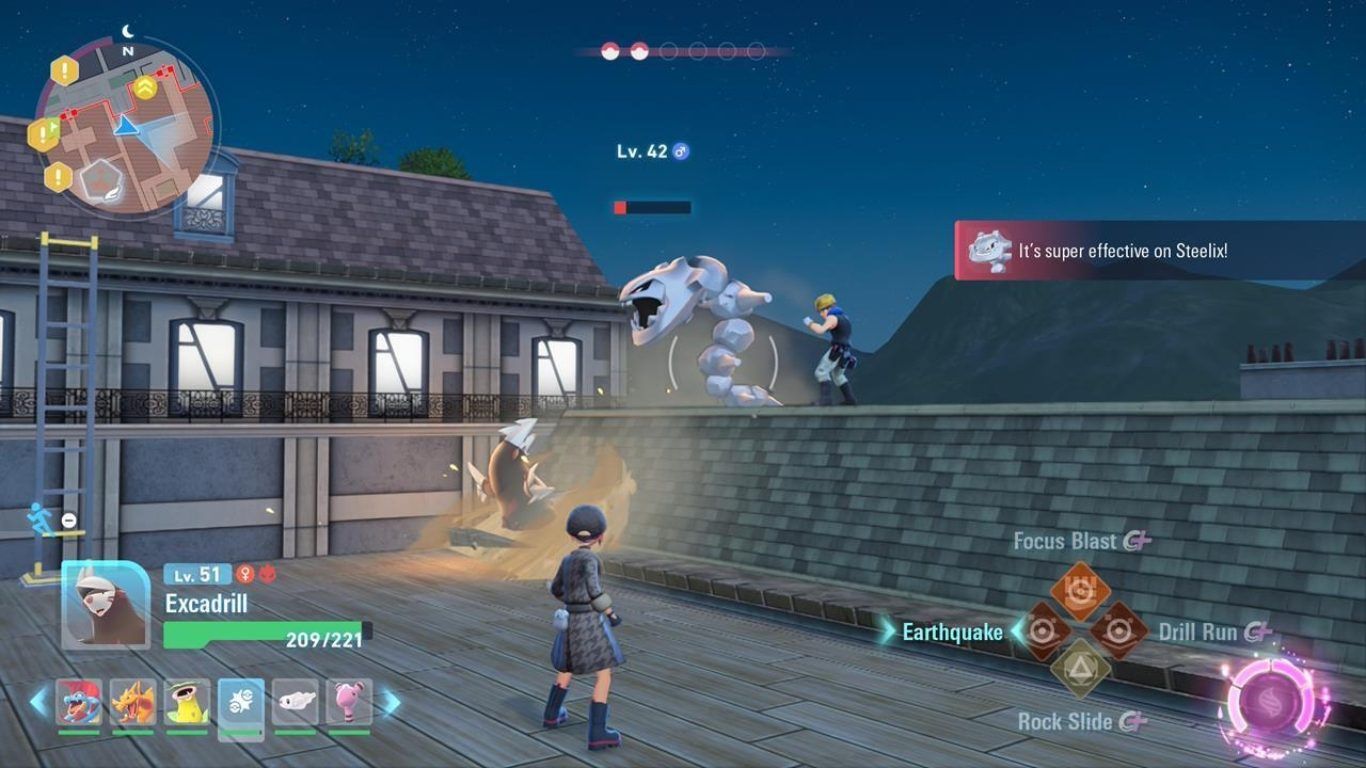Cycle the party bar with its left arrow
This screenshot has width=1366, height=768.
point(38,702)
